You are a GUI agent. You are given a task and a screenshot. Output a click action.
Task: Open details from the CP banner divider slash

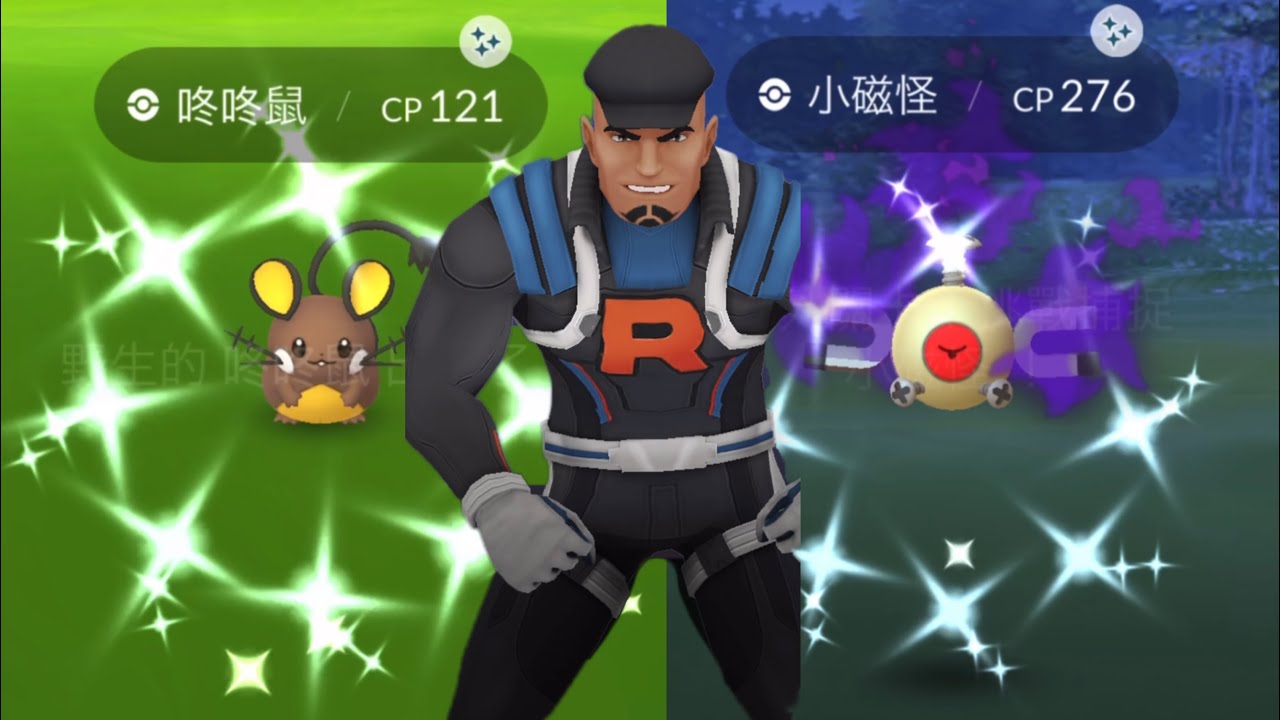tap(347, 100)
